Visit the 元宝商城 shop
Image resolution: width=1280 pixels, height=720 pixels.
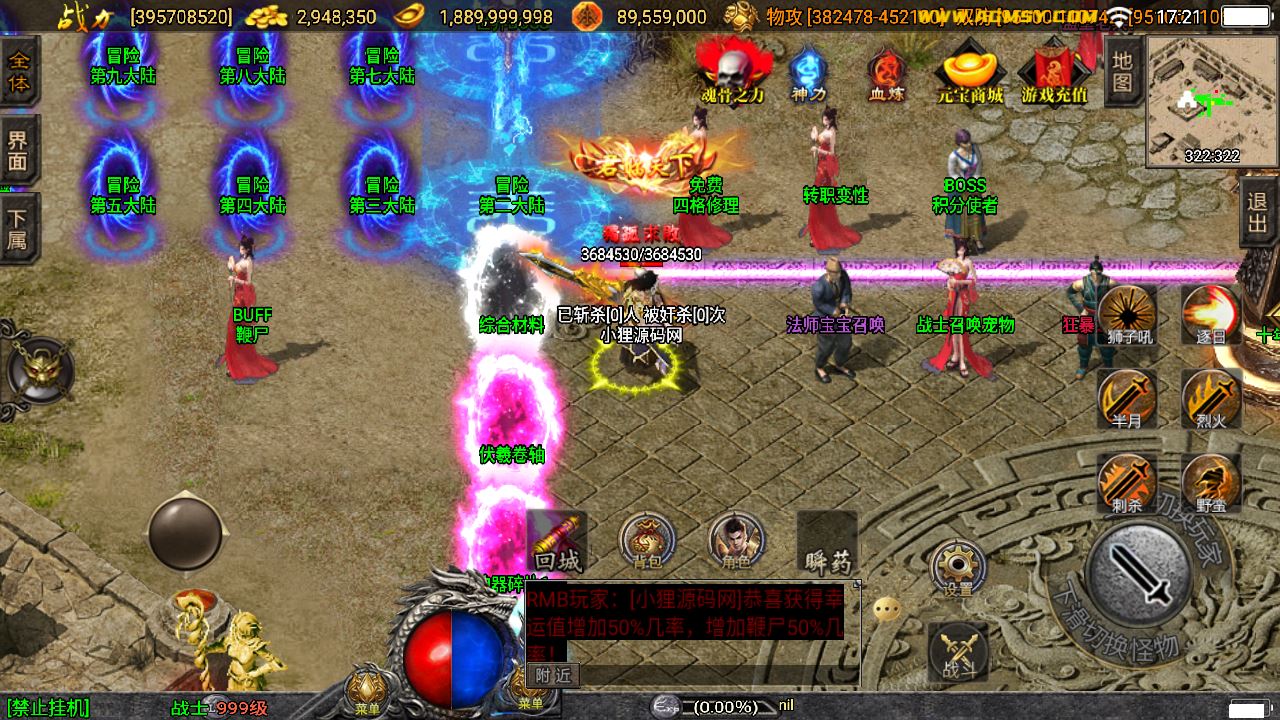tap(969, 72)
